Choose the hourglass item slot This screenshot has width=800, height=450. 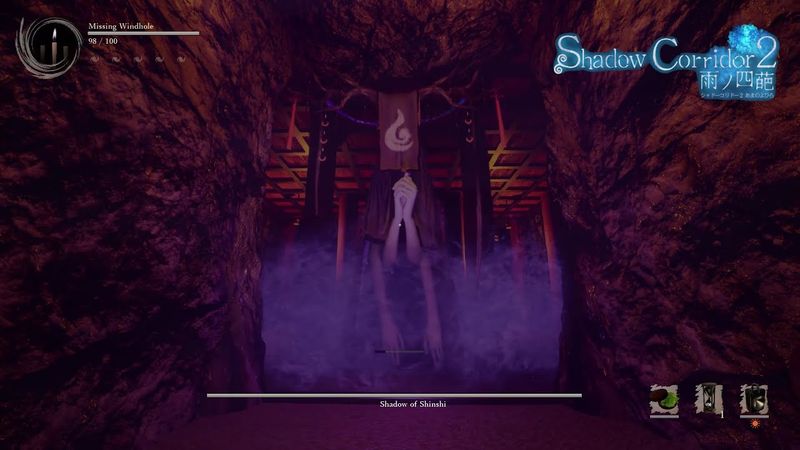[709, 400]
